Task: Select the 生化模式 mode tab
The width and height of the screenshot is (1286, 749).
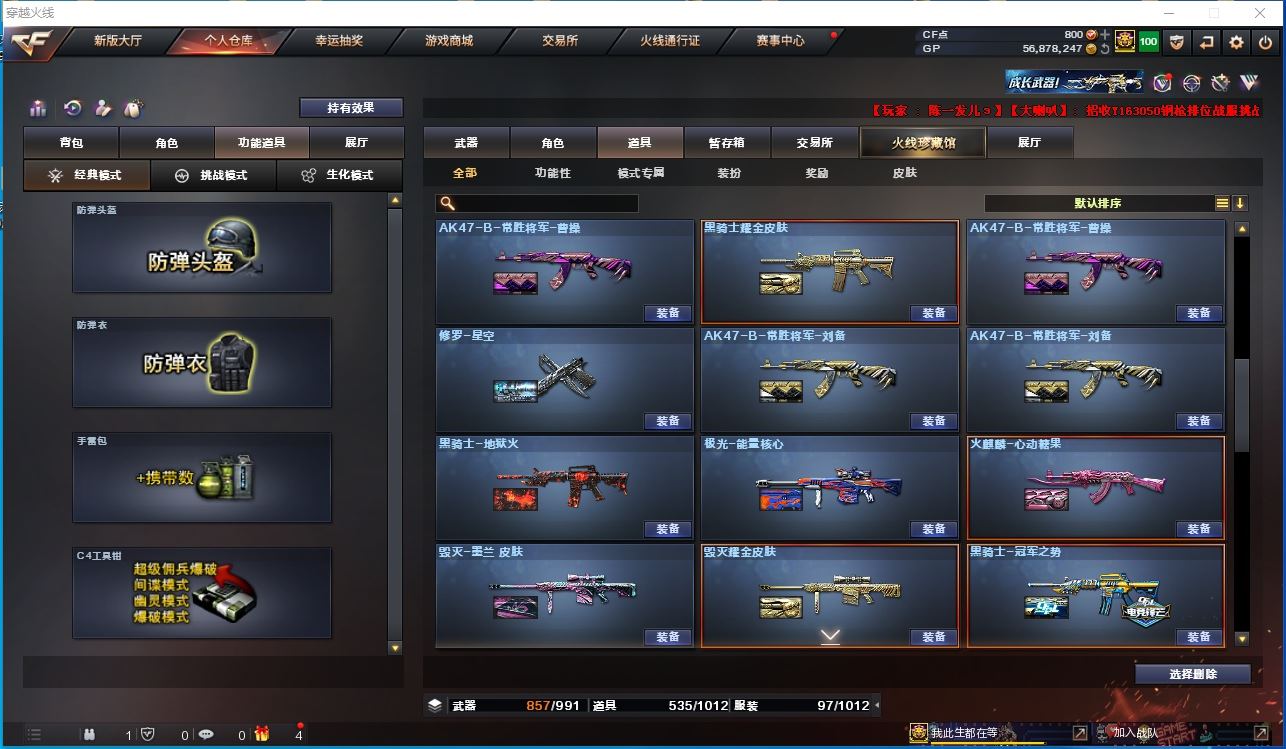Action: tap(339, 175)
